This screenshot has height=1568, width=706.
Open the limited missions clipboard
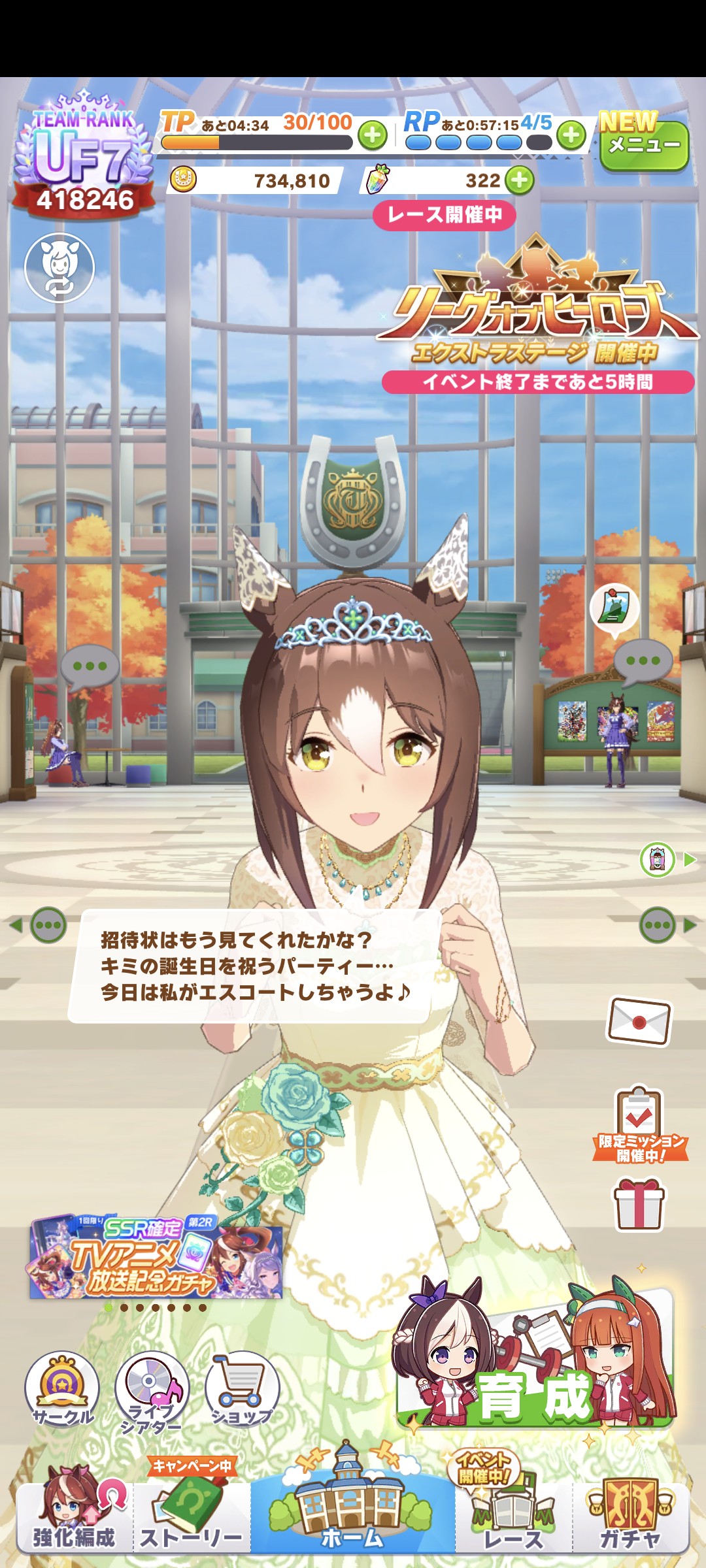point(640,1125)
